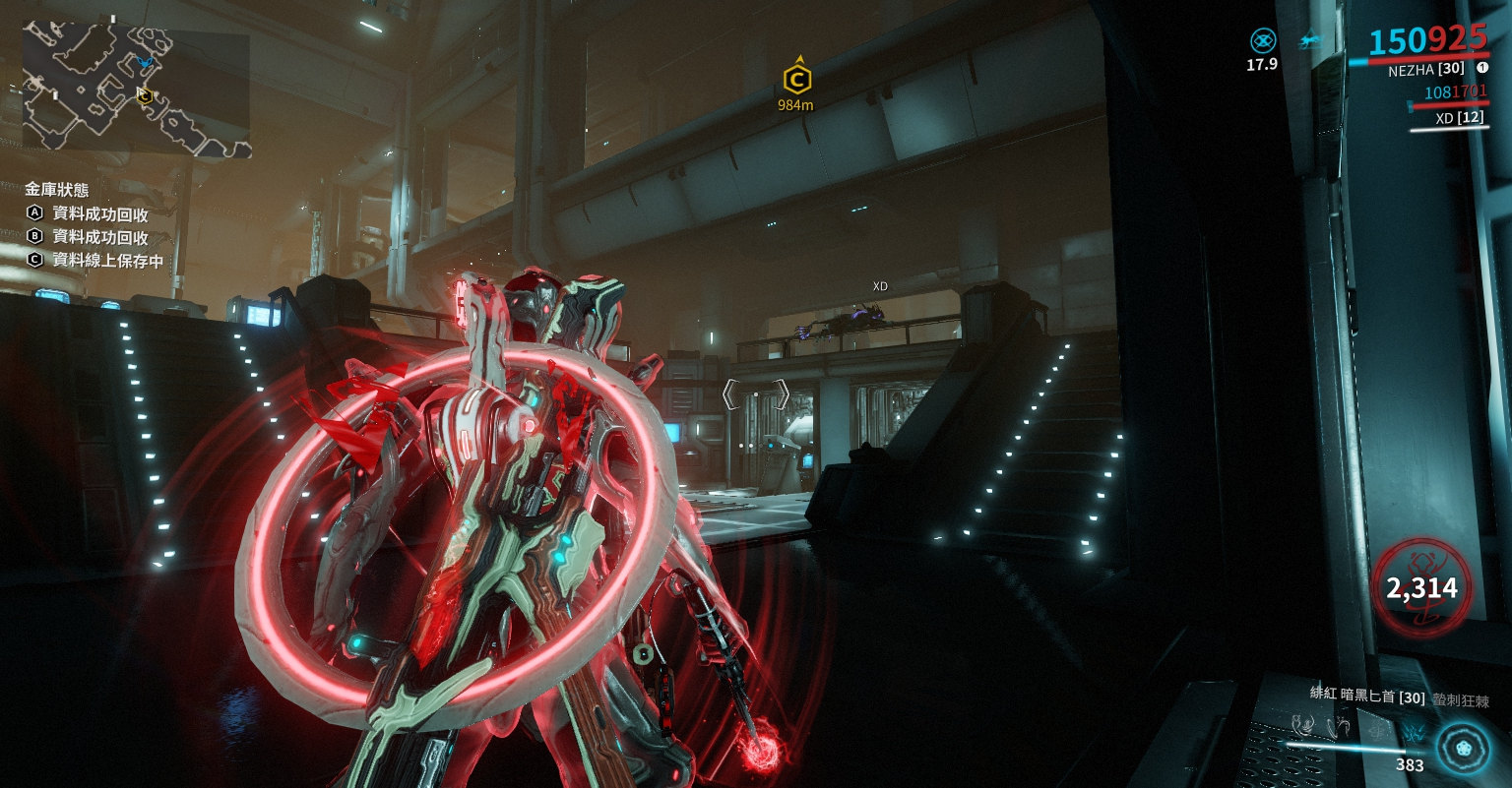
Task: Click the glowing blue energy orb icon
Action: pyautogui.click(x=1462, y=745)
